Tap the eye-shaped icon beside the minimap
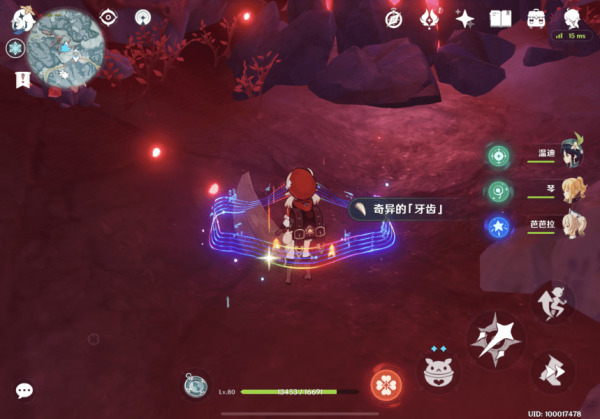The image size is (600, 419). pos(108,17)
